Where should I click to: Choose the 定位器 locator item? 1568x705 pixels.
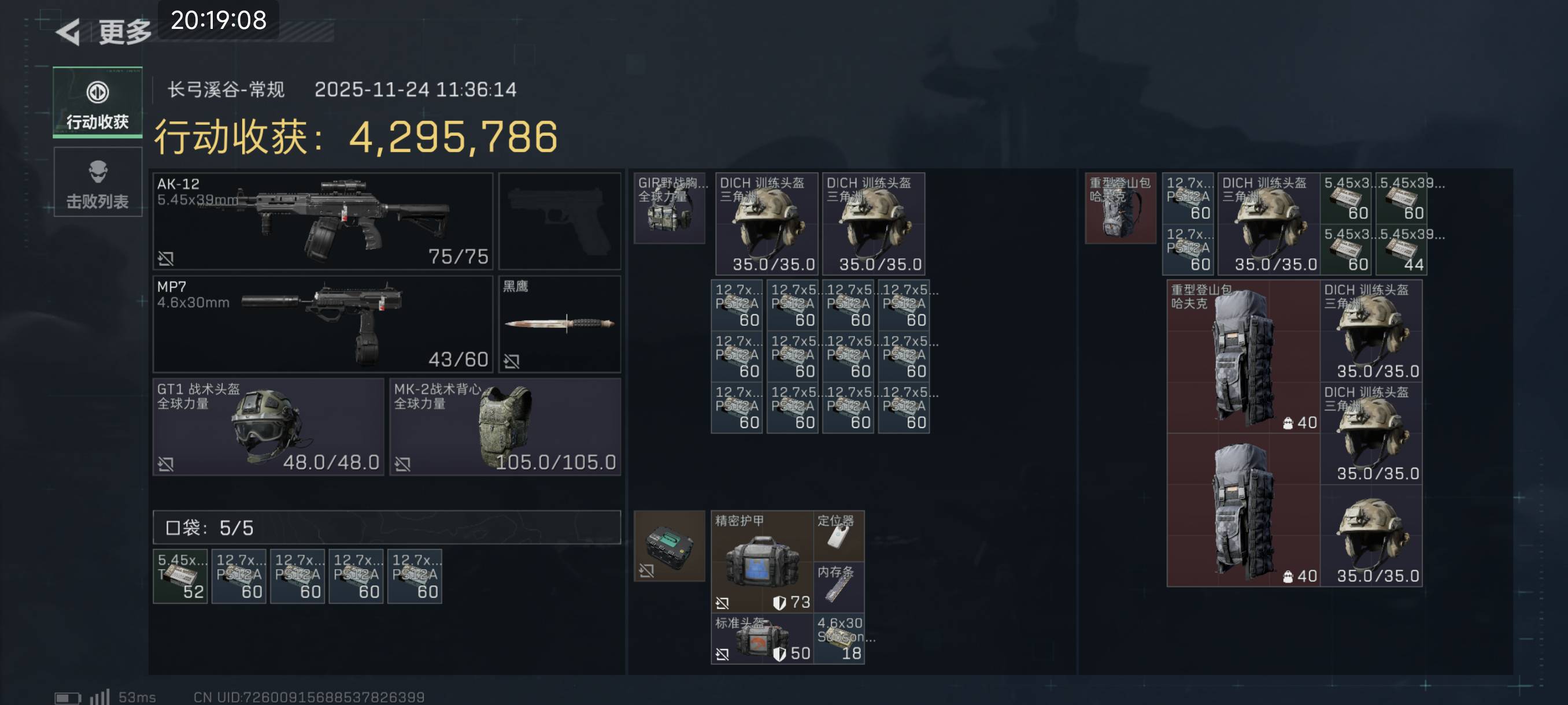839,535
